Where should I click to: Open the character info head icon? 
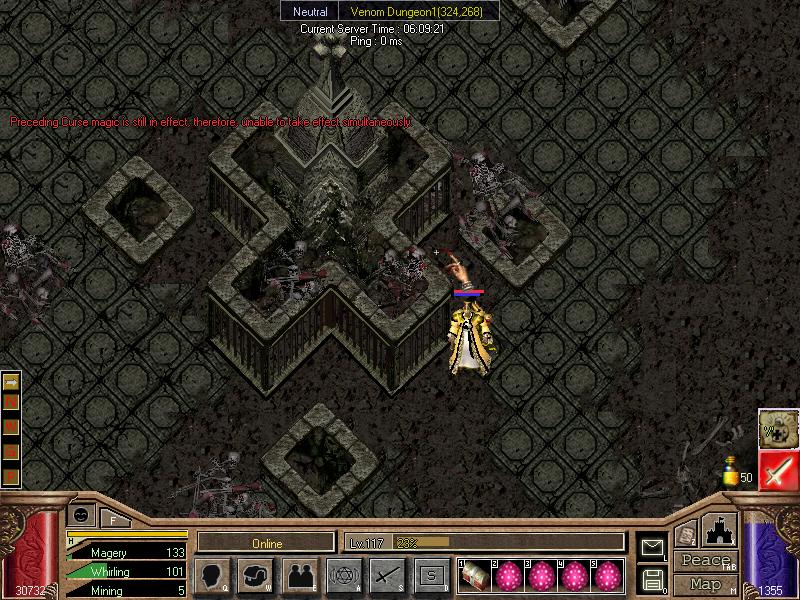pos(212,576)
